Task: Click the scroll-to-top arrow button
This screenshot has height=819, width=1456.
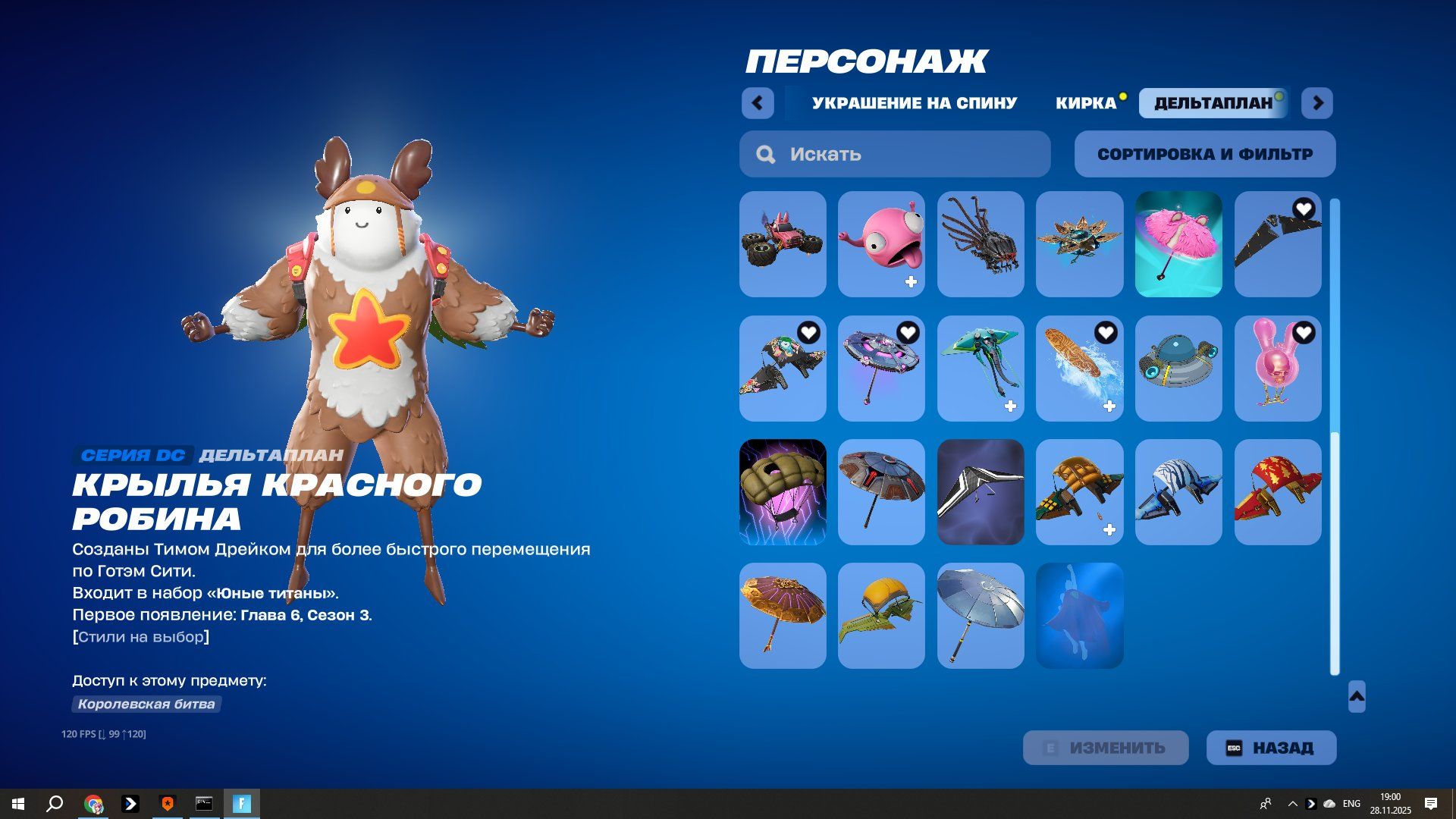Action: (1357, 696)
